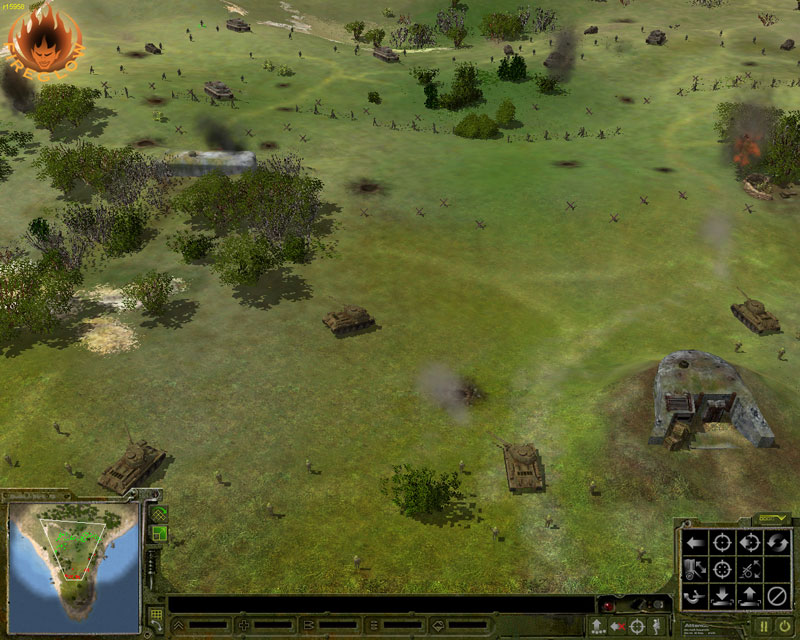Click the rotate map button beside minimap
Image resolution: width=800 pixels, height=640 pixels.
tap(158, 513)
